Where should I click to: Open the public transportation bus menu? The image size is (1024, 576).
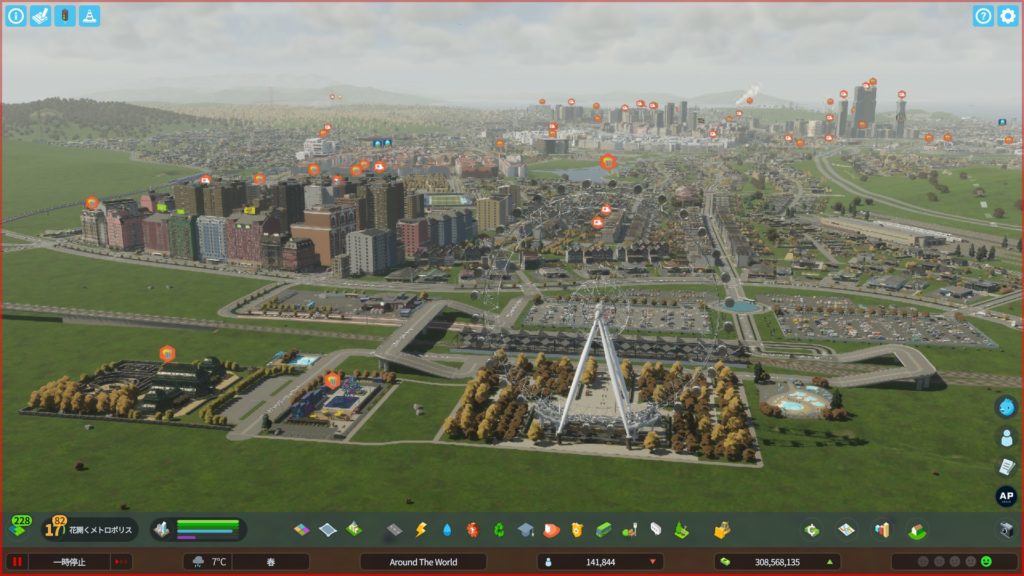pyautogui.click(x=603, y=529)
